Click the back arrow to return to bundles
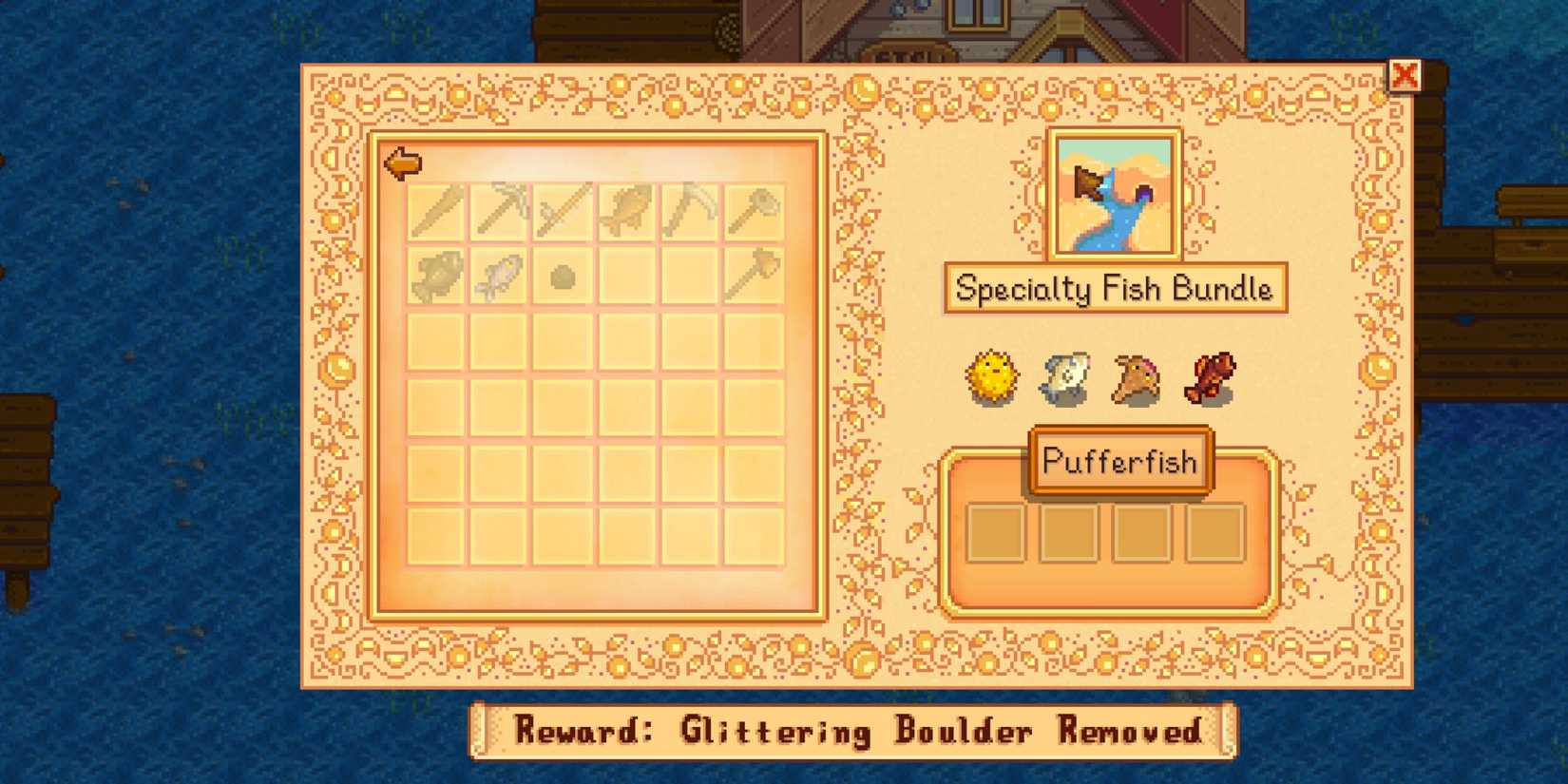This screenshot has height=784, width=1568. [403, 163]
